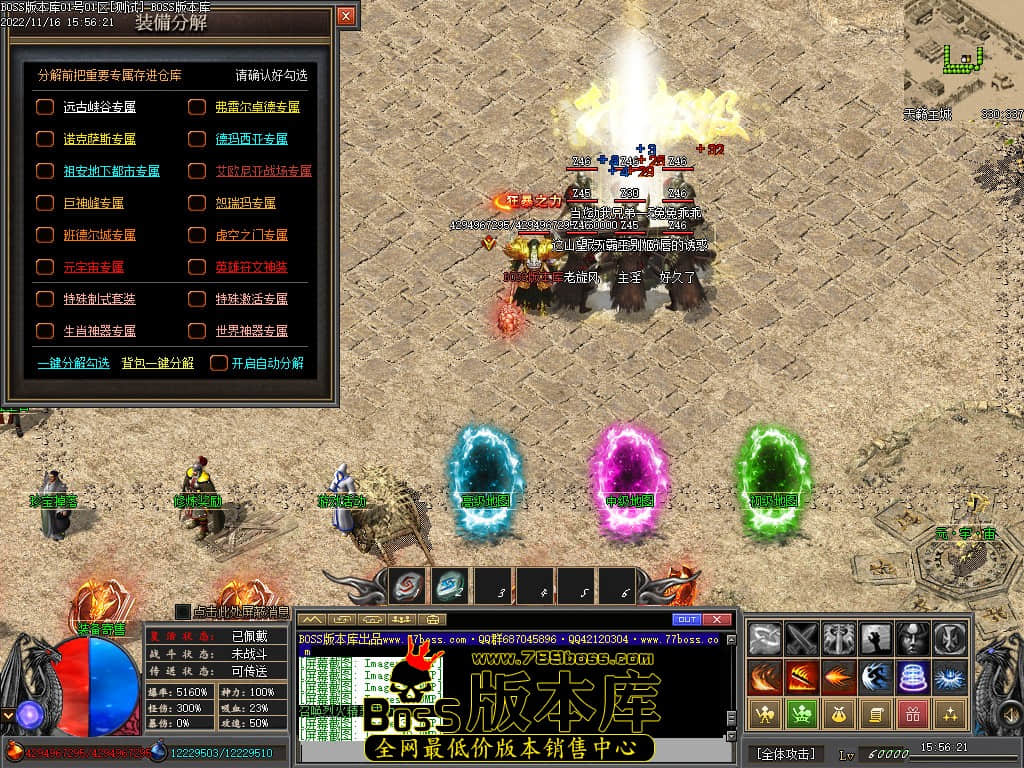This screenshot has width=1024, height=768.
Task: Click the blue OUT button on chat window
Action: (687, 620)
